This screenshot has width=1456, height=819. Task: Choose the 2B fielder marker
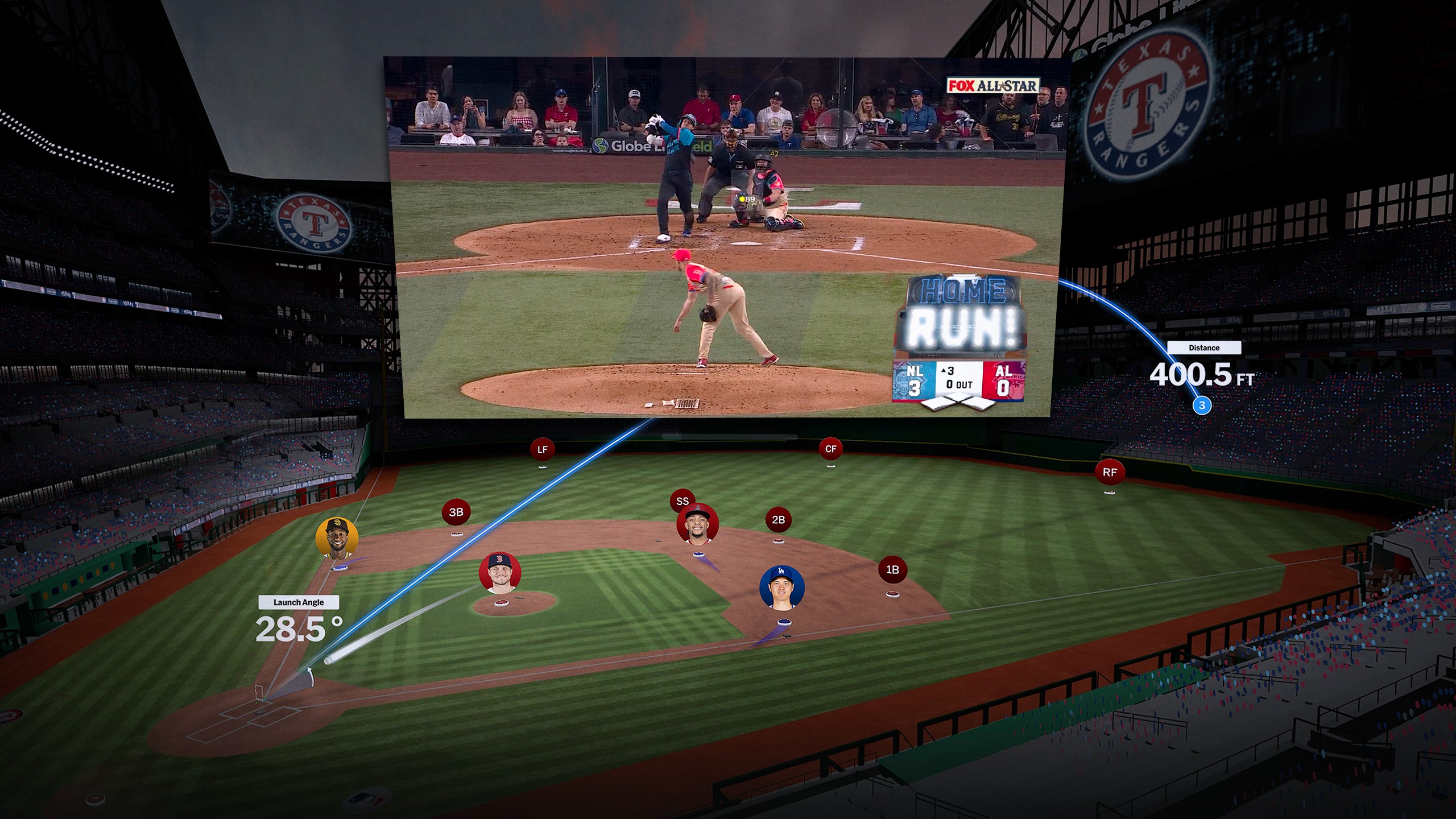tap(778, 519)
